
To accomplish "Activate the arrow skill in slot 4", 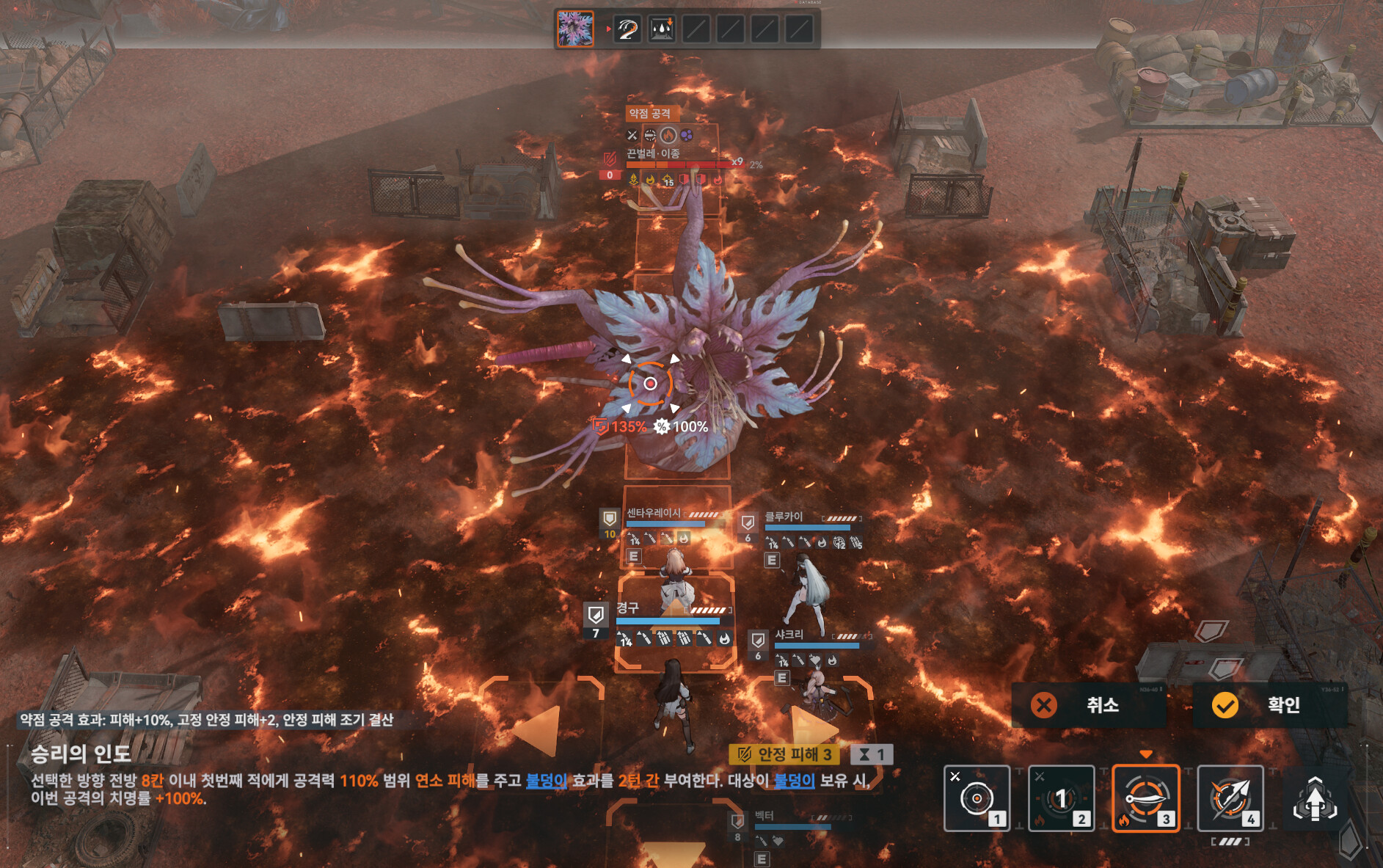I will point(1230,798).
